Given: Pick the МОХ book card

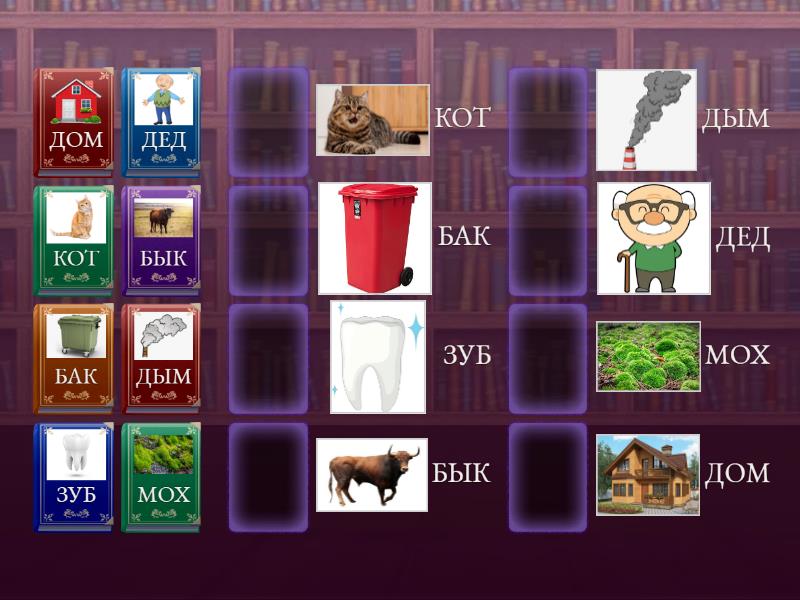Looking at the screenshot, I should (162, 476).
